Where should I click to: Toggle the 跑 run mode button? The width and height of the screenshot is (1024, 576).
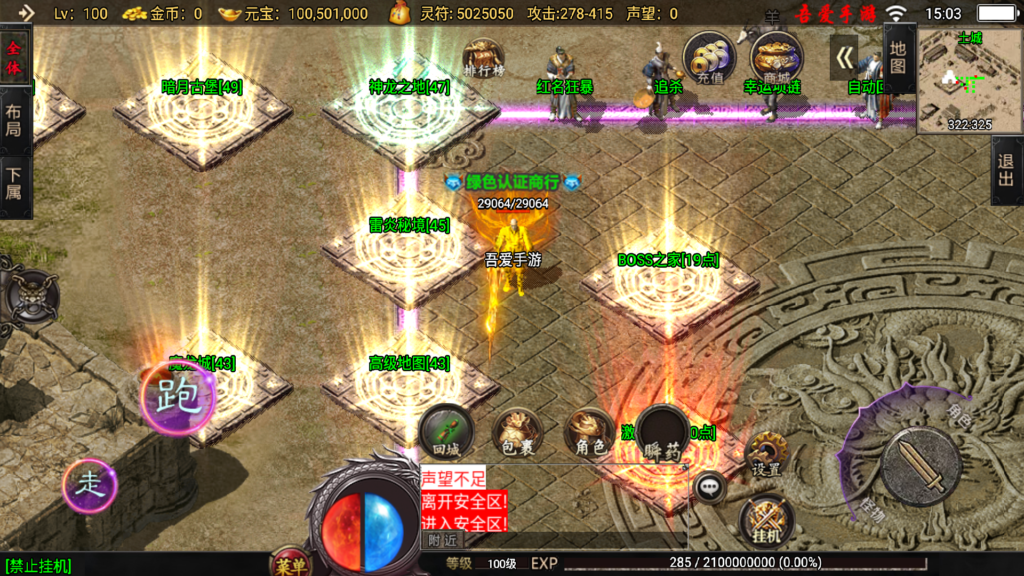[x=179, y=396]
